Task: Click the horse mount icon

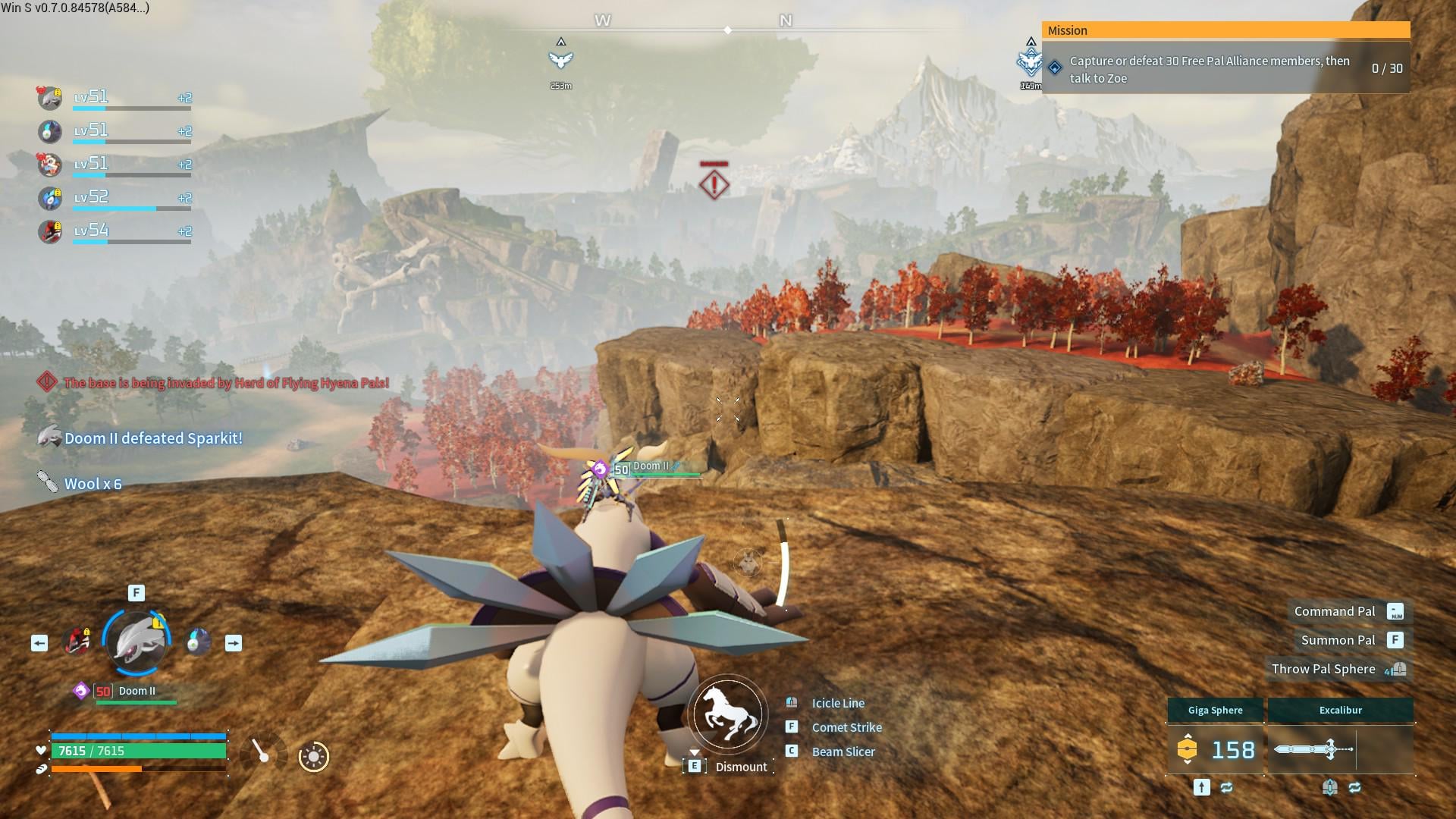Action: (x=728, y=714)
